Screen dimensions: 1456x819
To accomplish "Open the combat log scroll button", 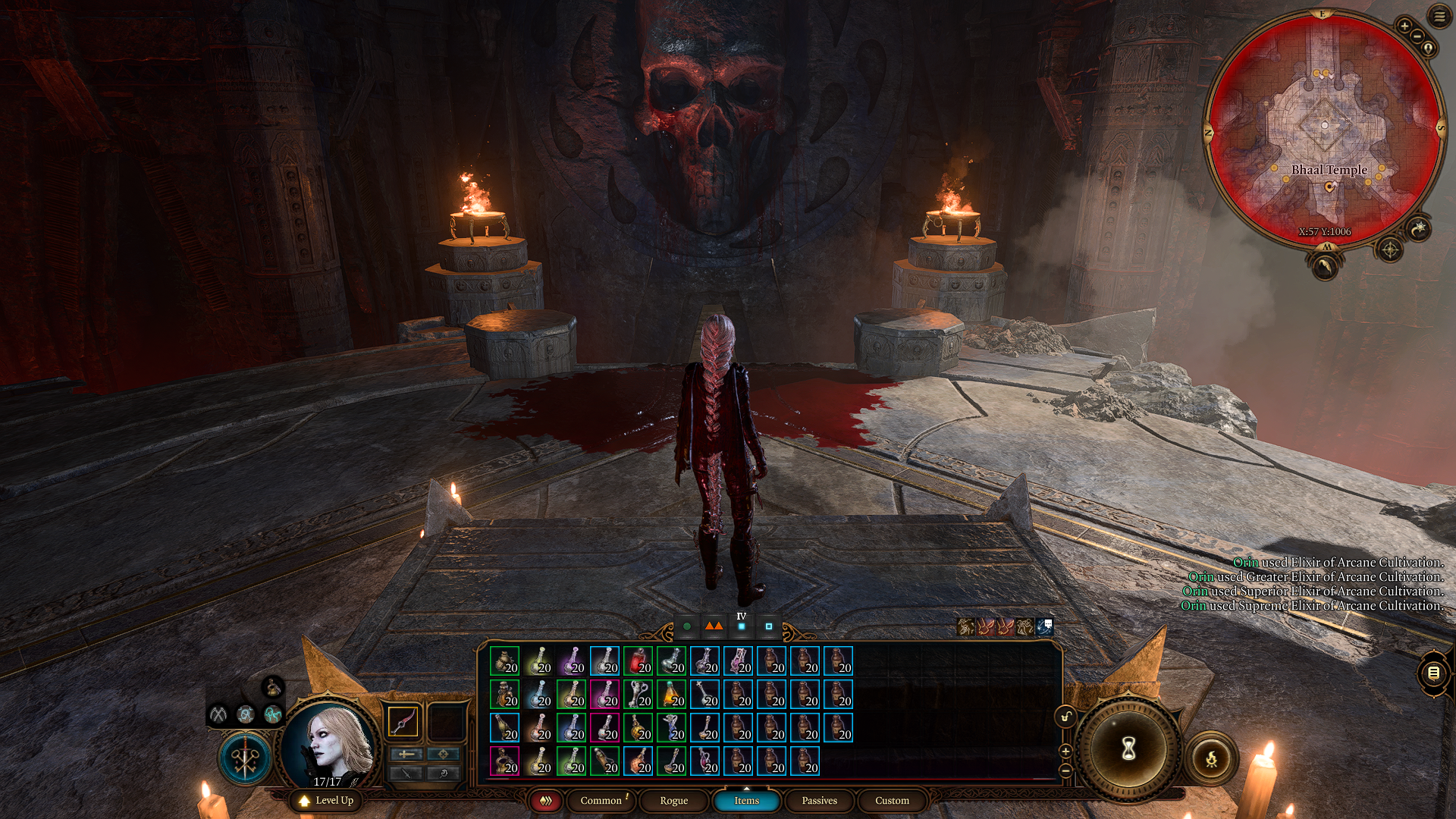I will tap(1433, 673).
